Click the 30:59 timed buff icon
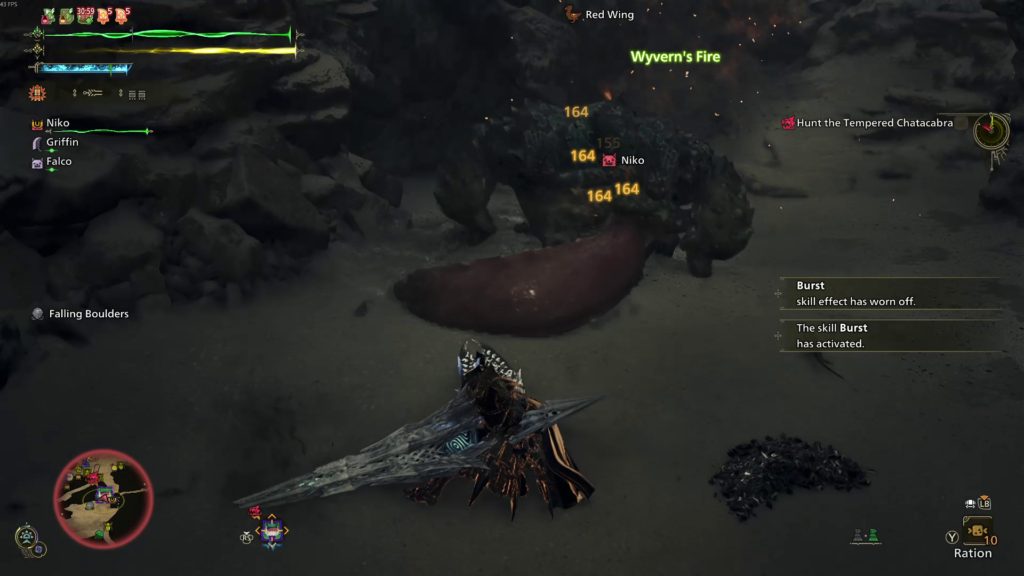This screenshot has height=576, width=1024. click(x=86, y=16)
